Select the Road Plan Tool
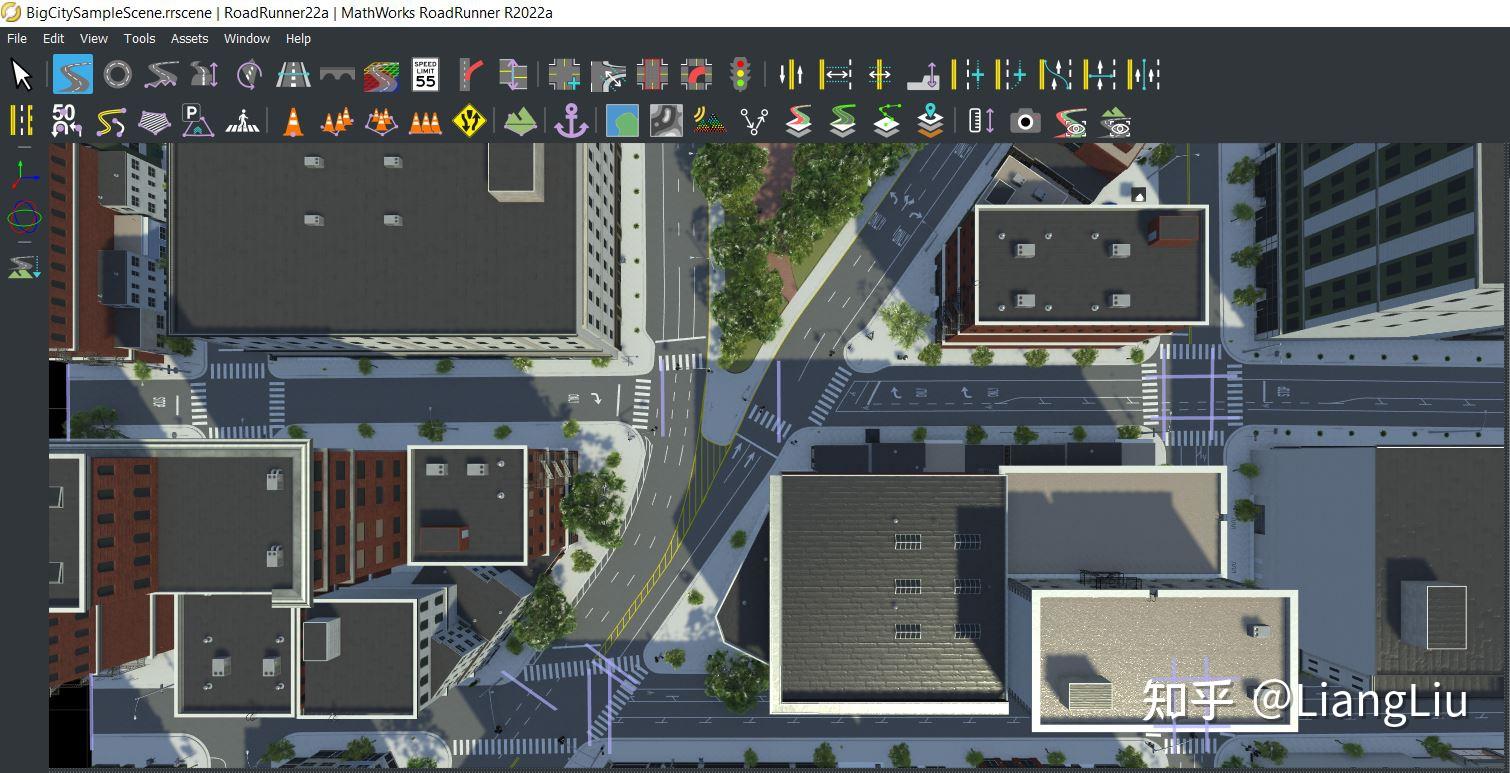This screenshot has height=773, width=1510. [x=72, y=73]
